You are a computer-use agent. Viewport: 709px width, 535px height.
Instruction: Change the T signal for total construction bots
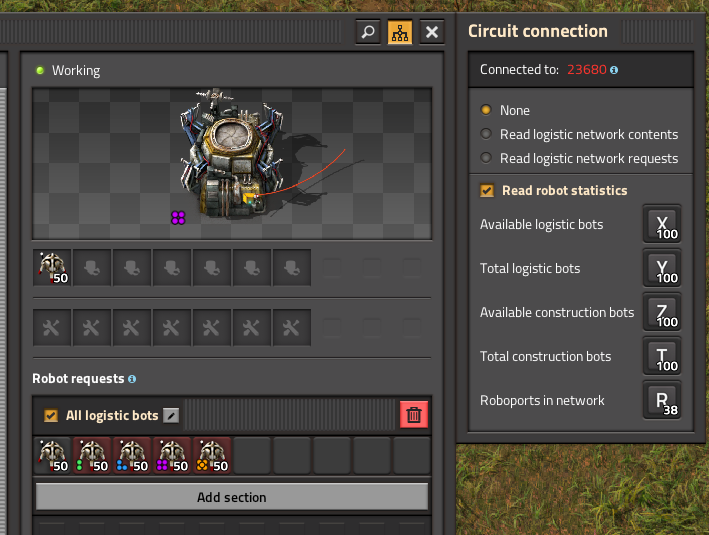[x=662, y=357]
